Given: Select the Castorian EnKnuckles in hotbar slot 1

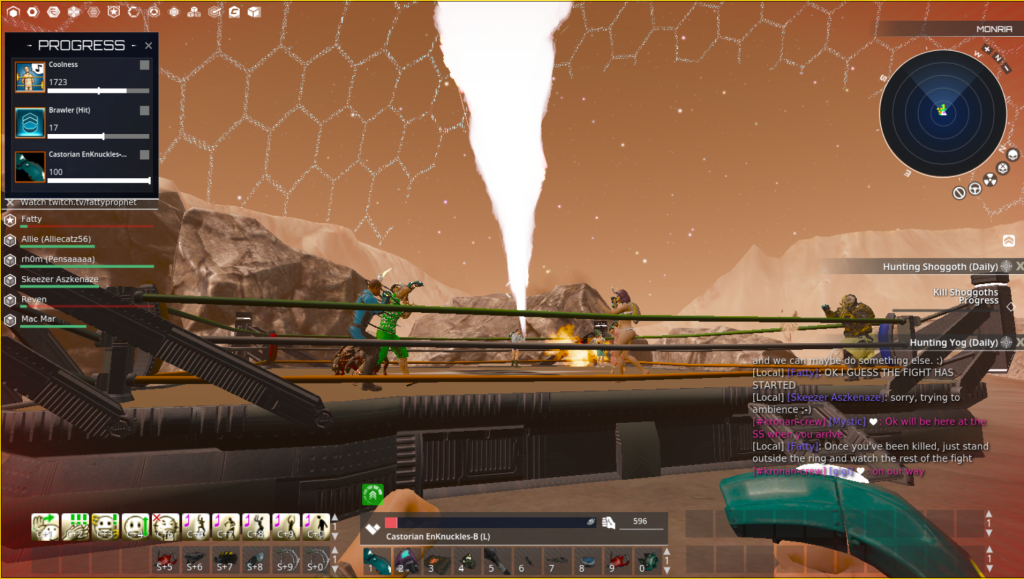Looking at the screenshot, I should [377, 560].
